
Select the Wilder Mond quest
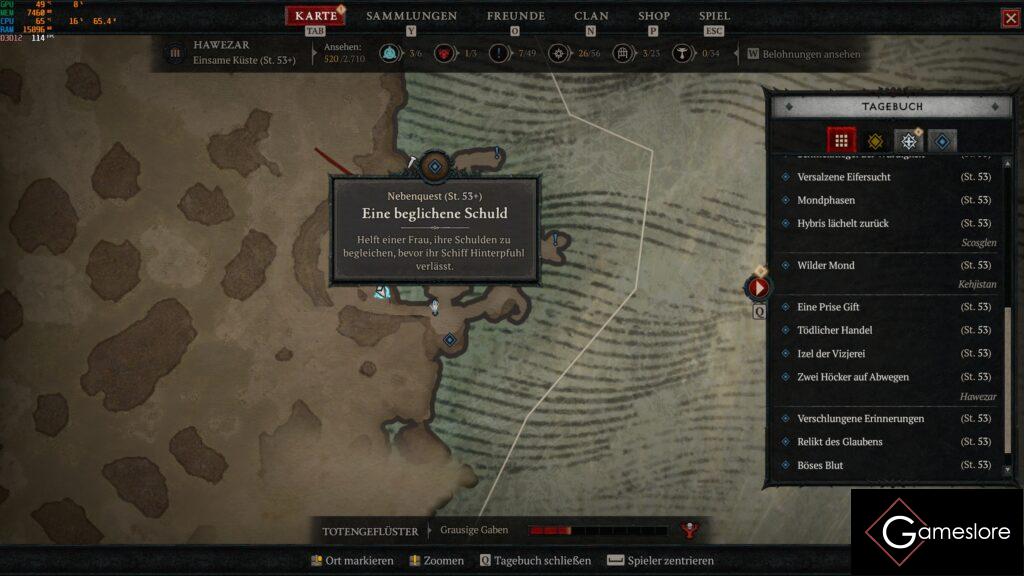coord(825,265)
